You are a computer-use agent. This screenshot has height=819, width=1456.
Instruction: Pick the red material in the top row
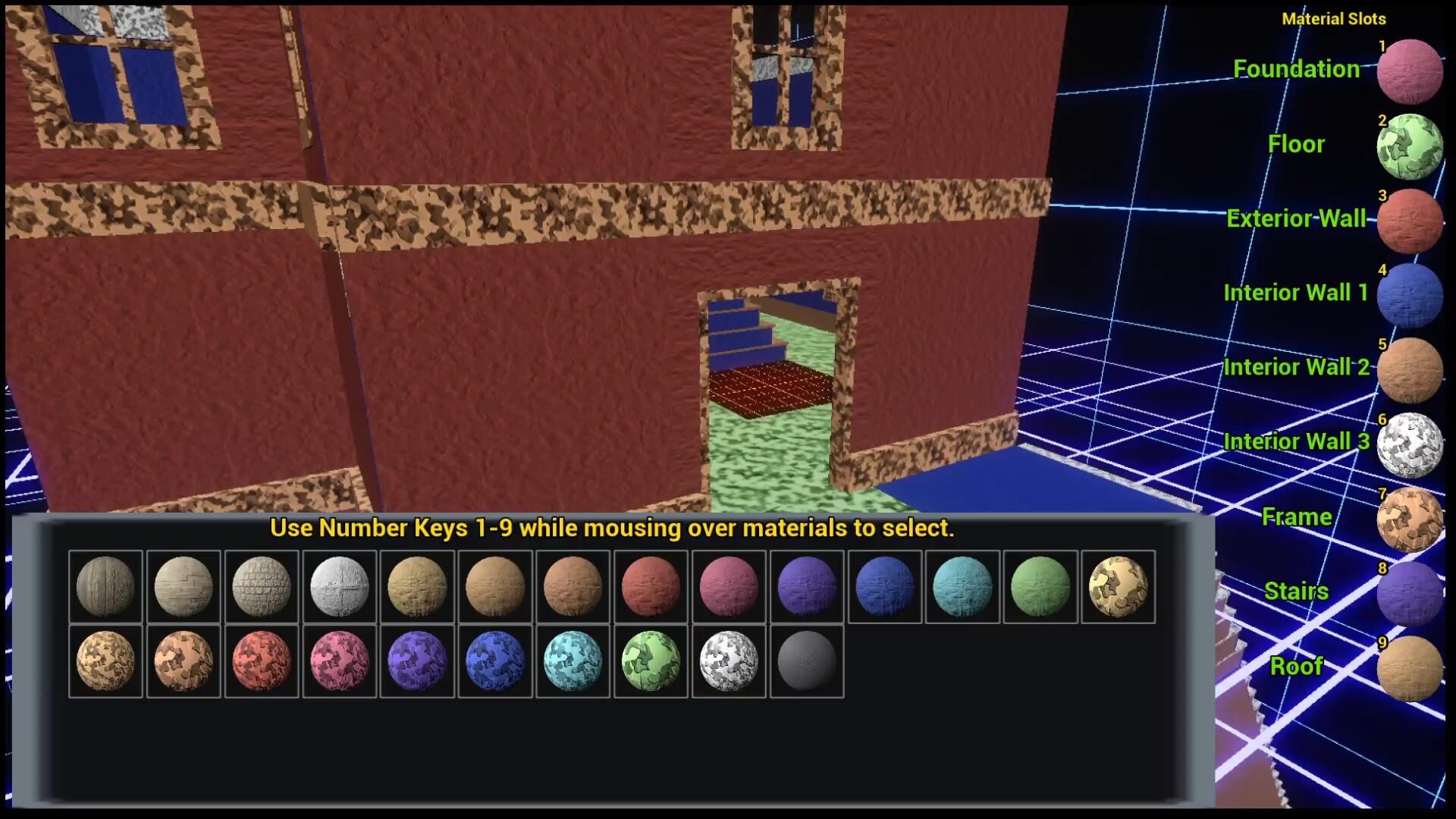[651, 585]
